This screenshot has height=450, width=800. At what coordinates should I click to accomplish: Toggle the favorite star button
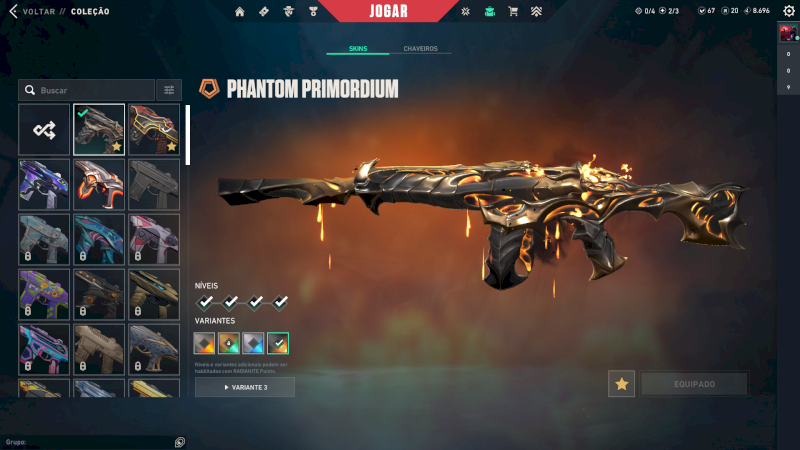click(621, 384)
